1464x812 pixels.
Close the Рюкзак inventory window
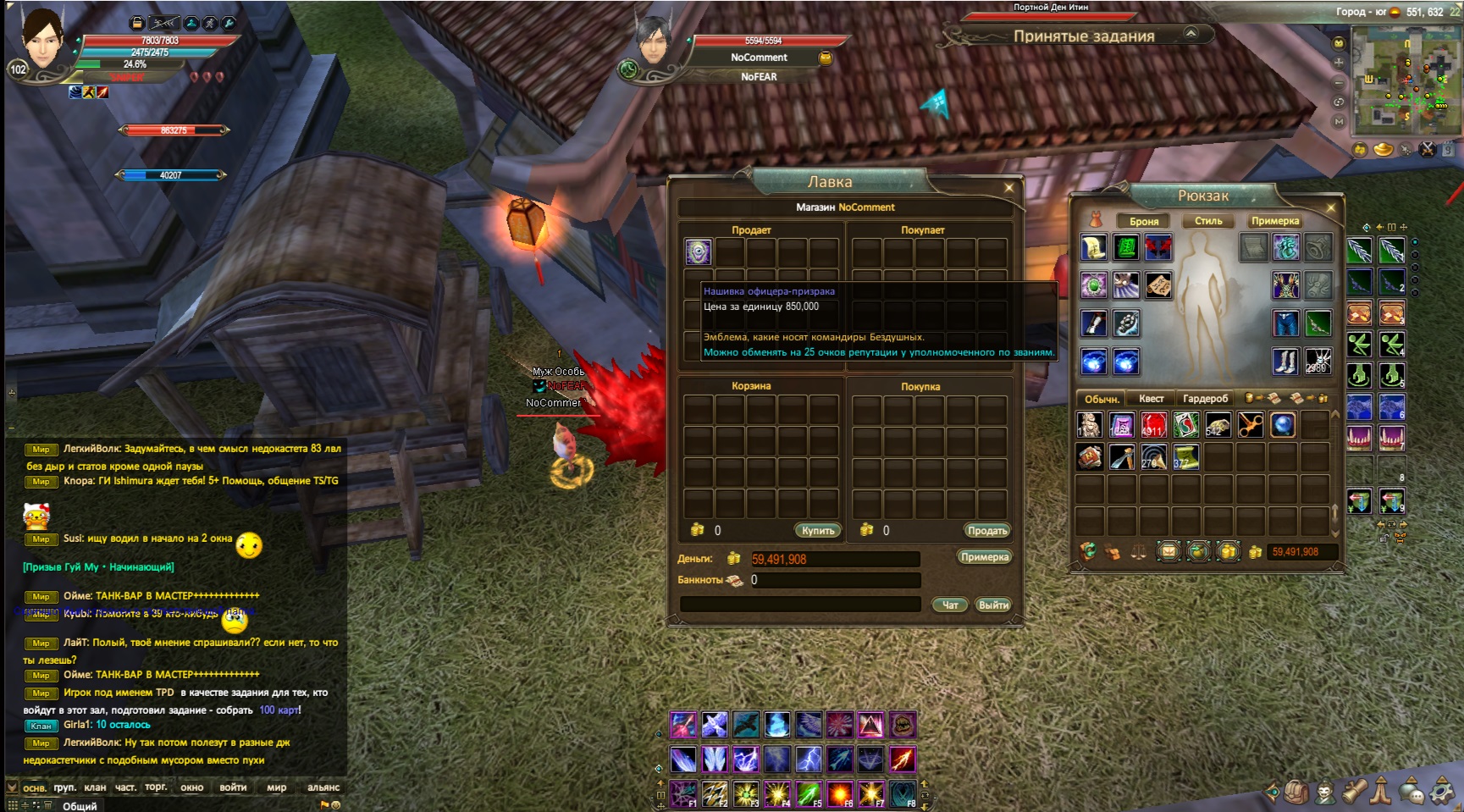pos(1330,207)
